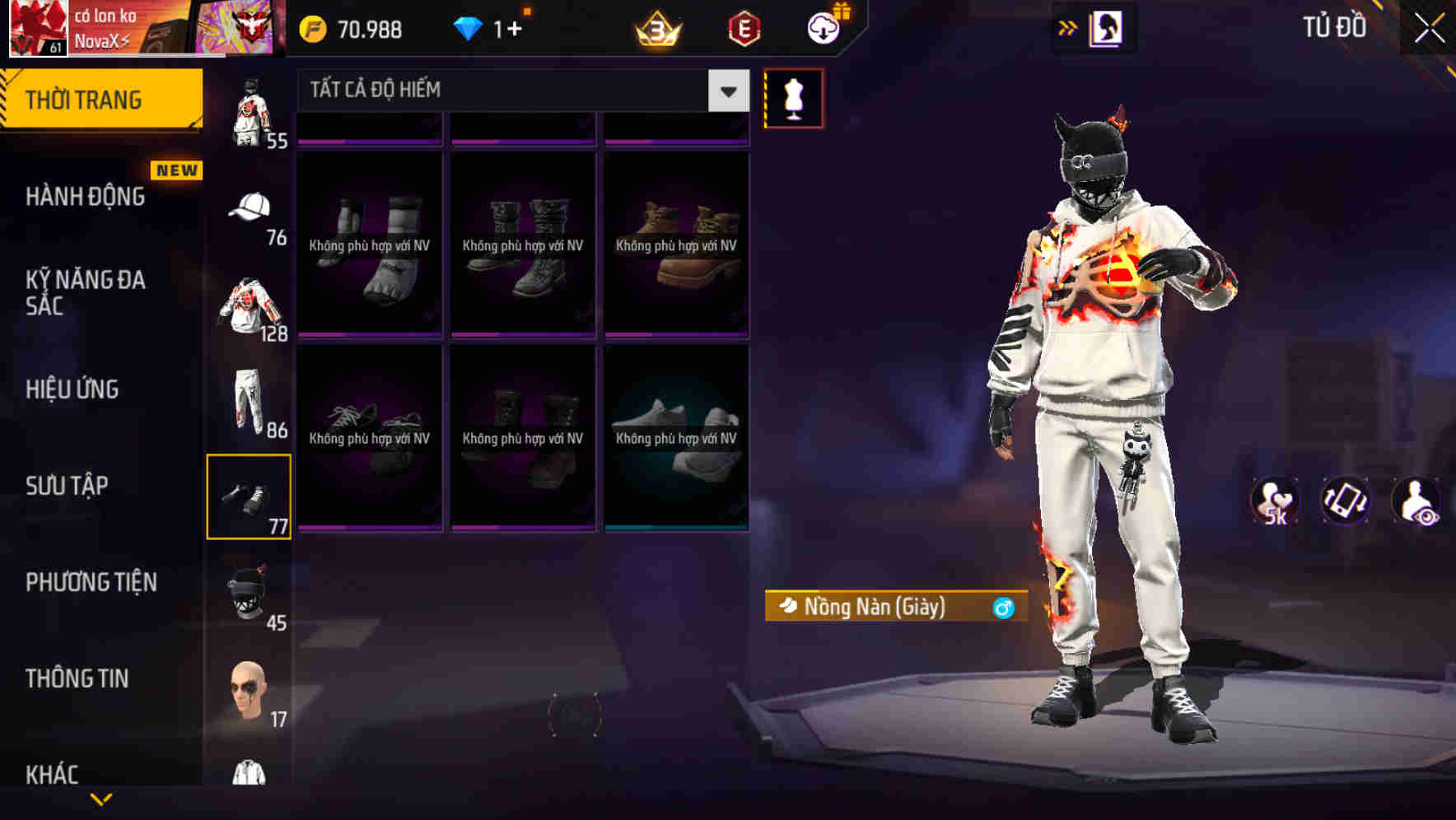Collapse the left menu with bottom chevron
The image size is (1456, 820).
pyautogui.click(x=101, y=797)
